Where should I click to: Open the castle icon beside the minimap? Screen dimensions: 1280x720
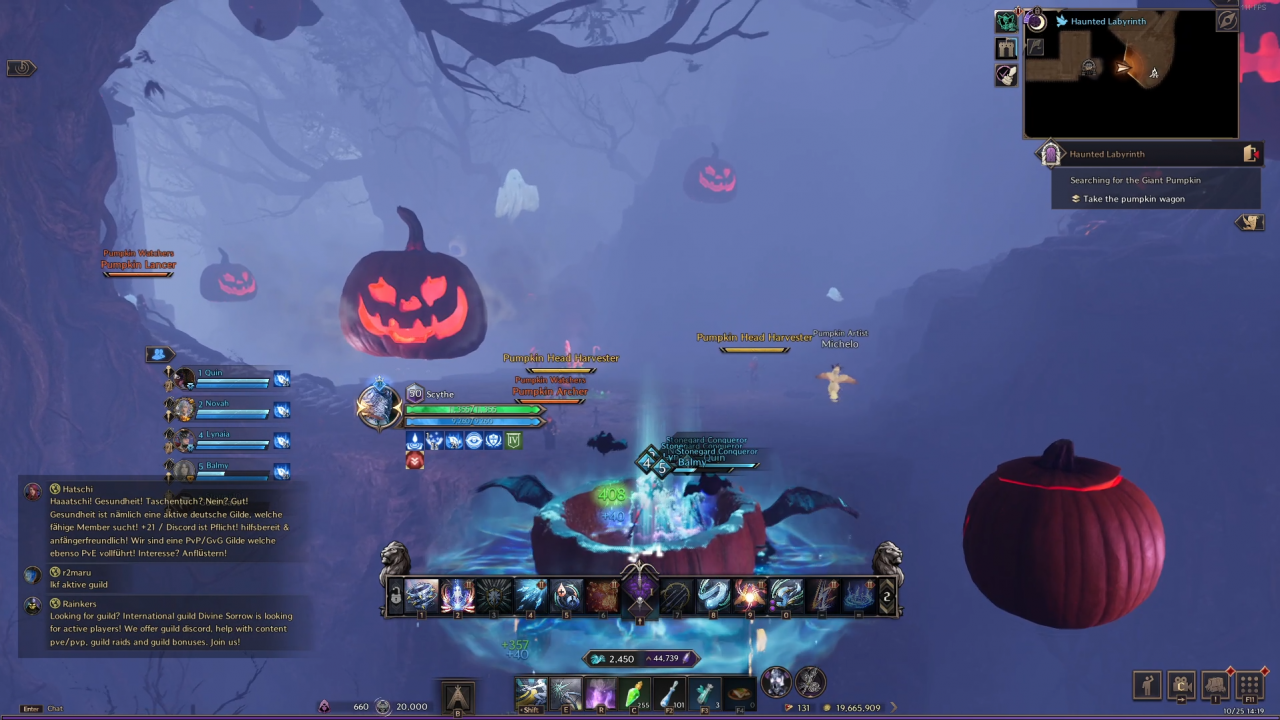tap(1006, 47)
